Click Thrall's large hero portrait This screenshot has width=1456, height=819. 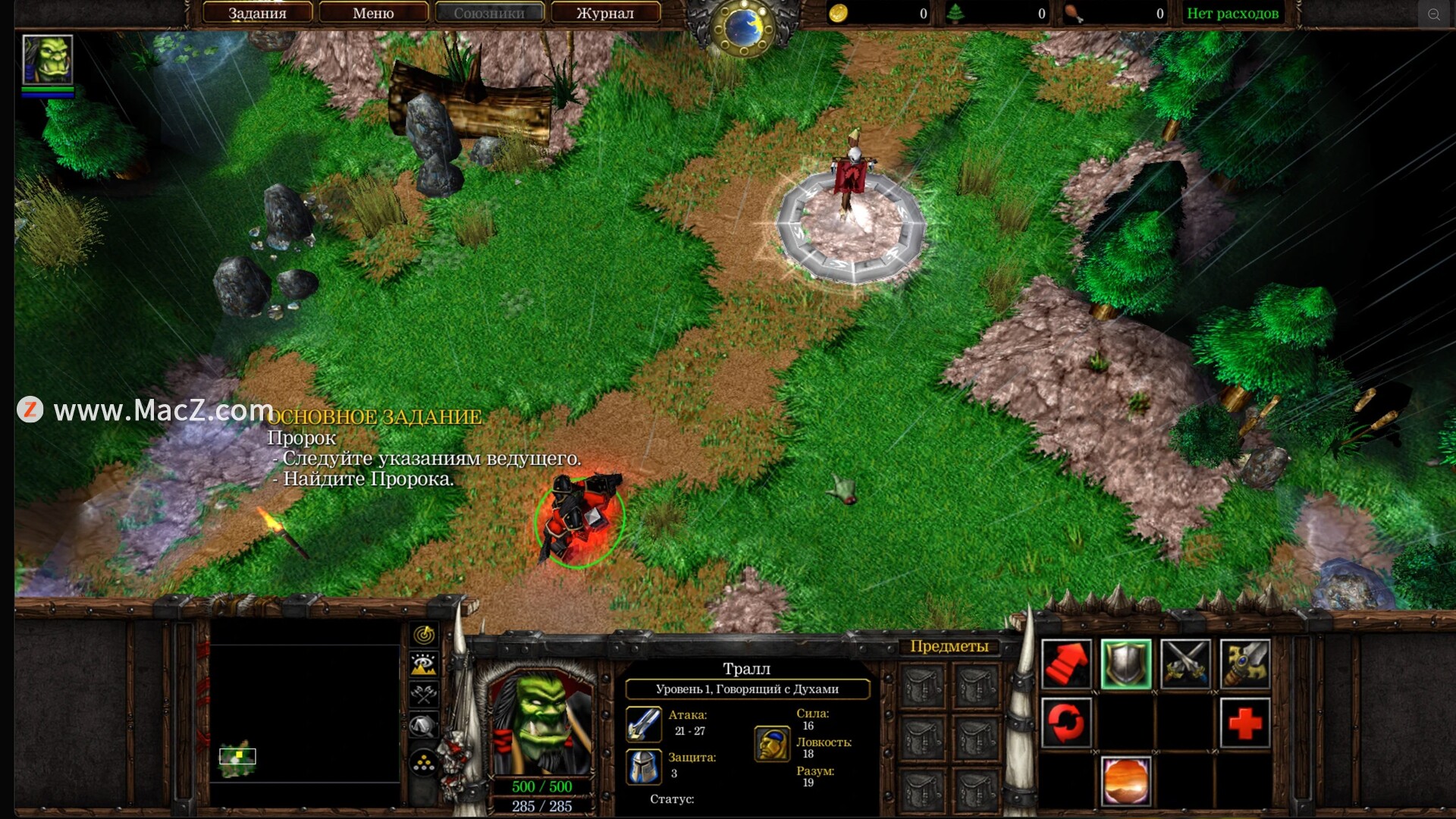(541, 724)
